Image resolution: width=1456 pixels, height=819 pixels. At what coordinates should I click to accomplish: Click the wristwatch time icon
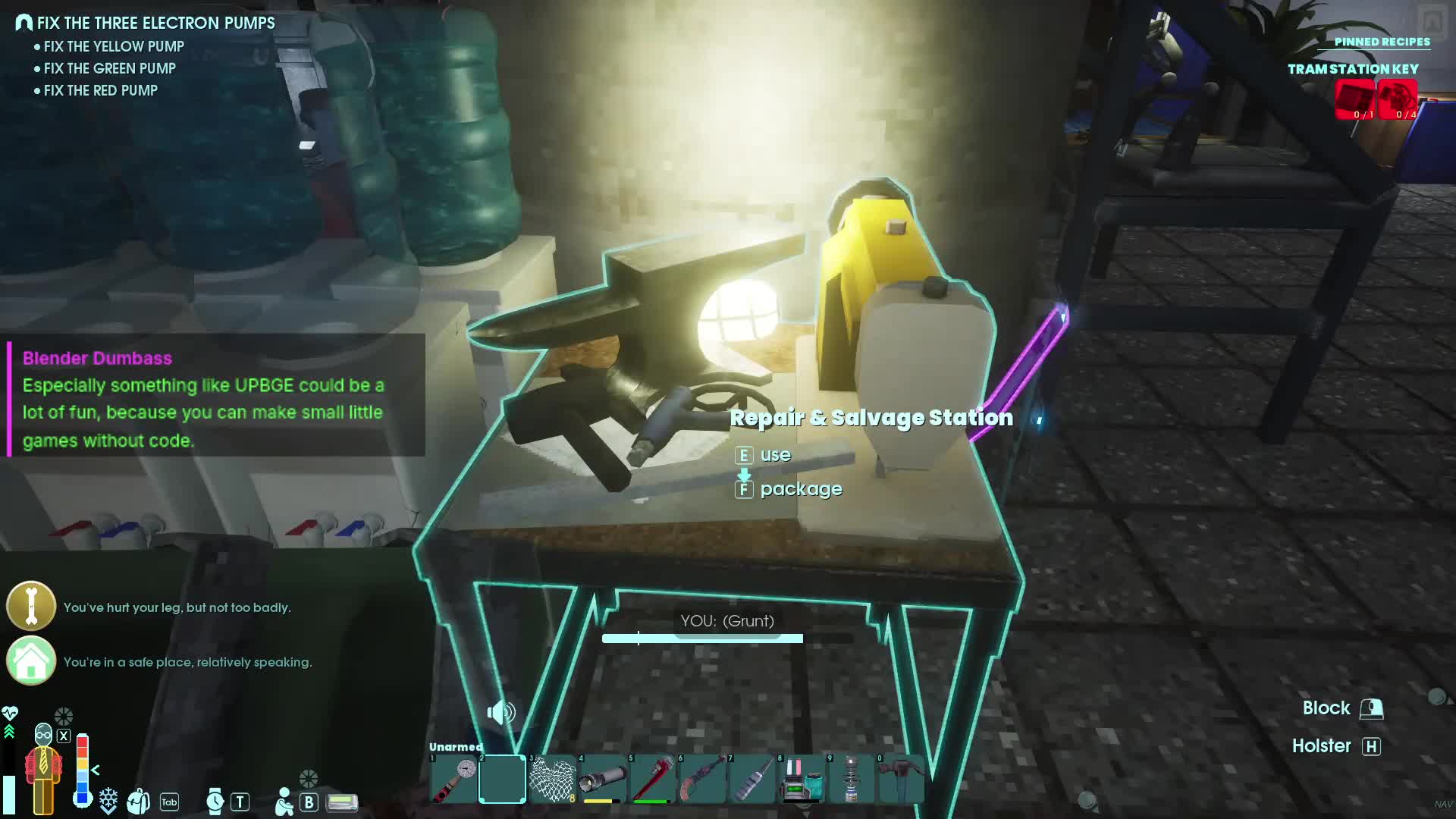[215, 801]
